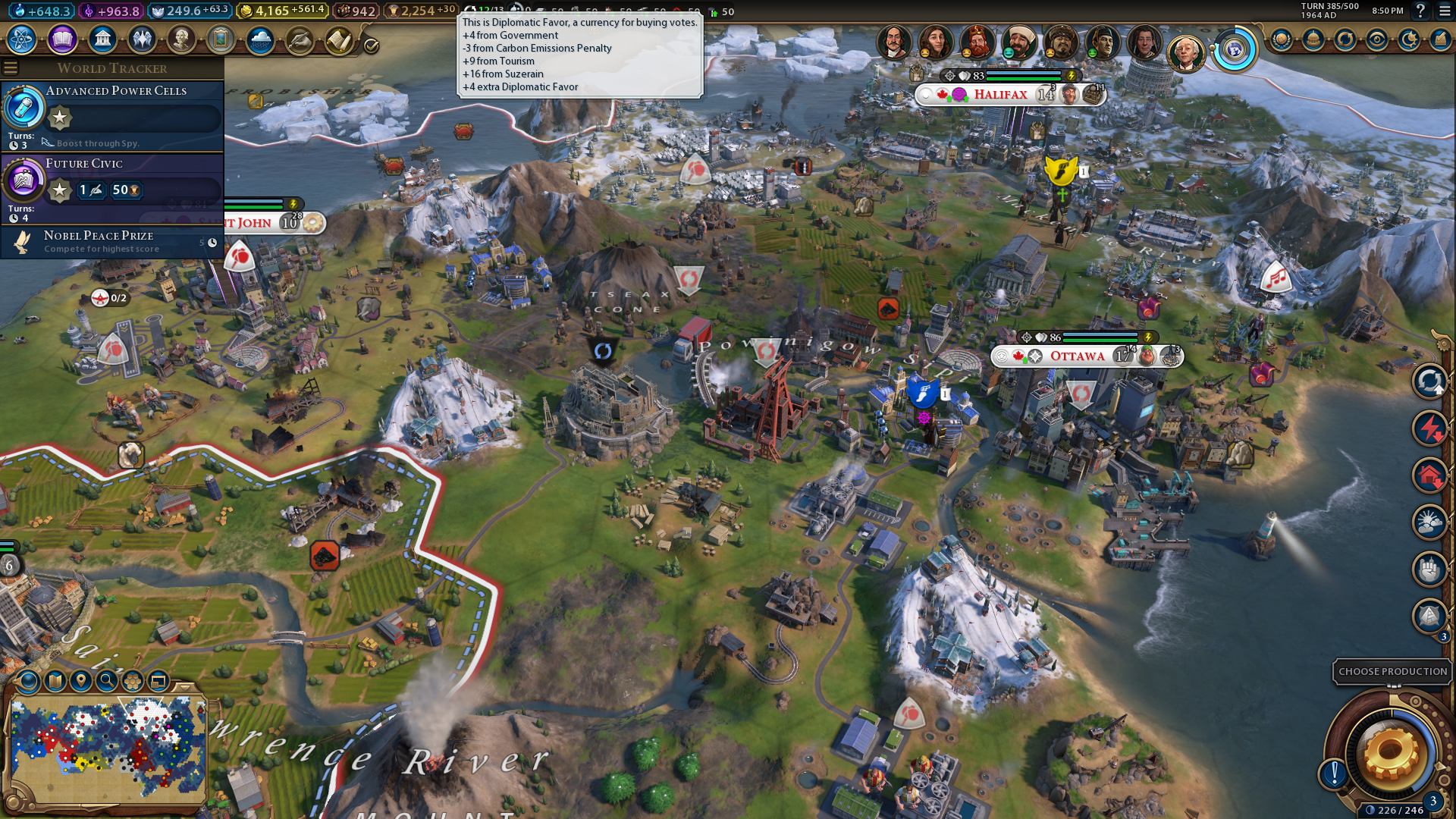Open the Civilopedia question mark help
The image size is (1456, 819).
coord(1420,11)
